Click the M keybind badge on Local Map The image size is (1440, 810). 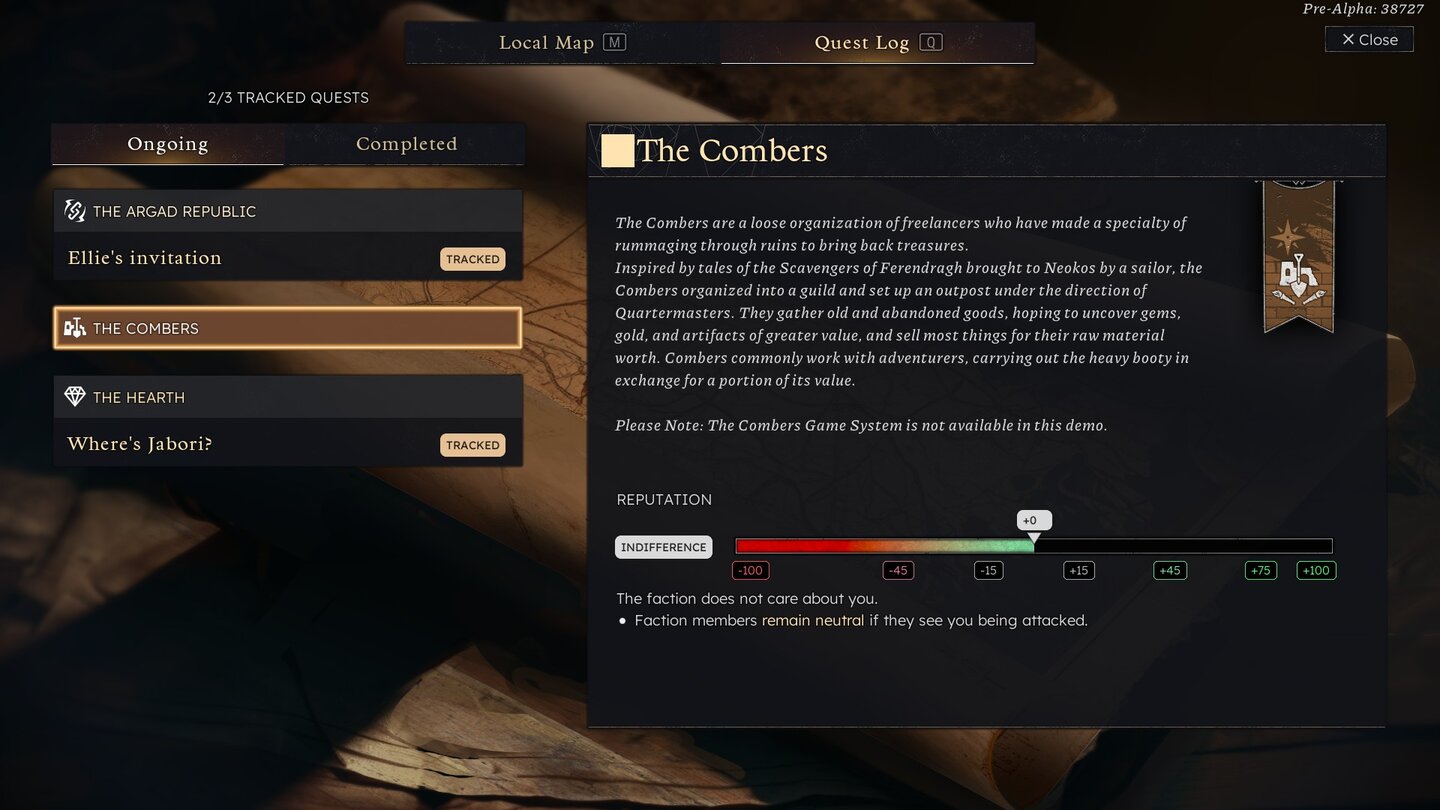tap(617, 42)
